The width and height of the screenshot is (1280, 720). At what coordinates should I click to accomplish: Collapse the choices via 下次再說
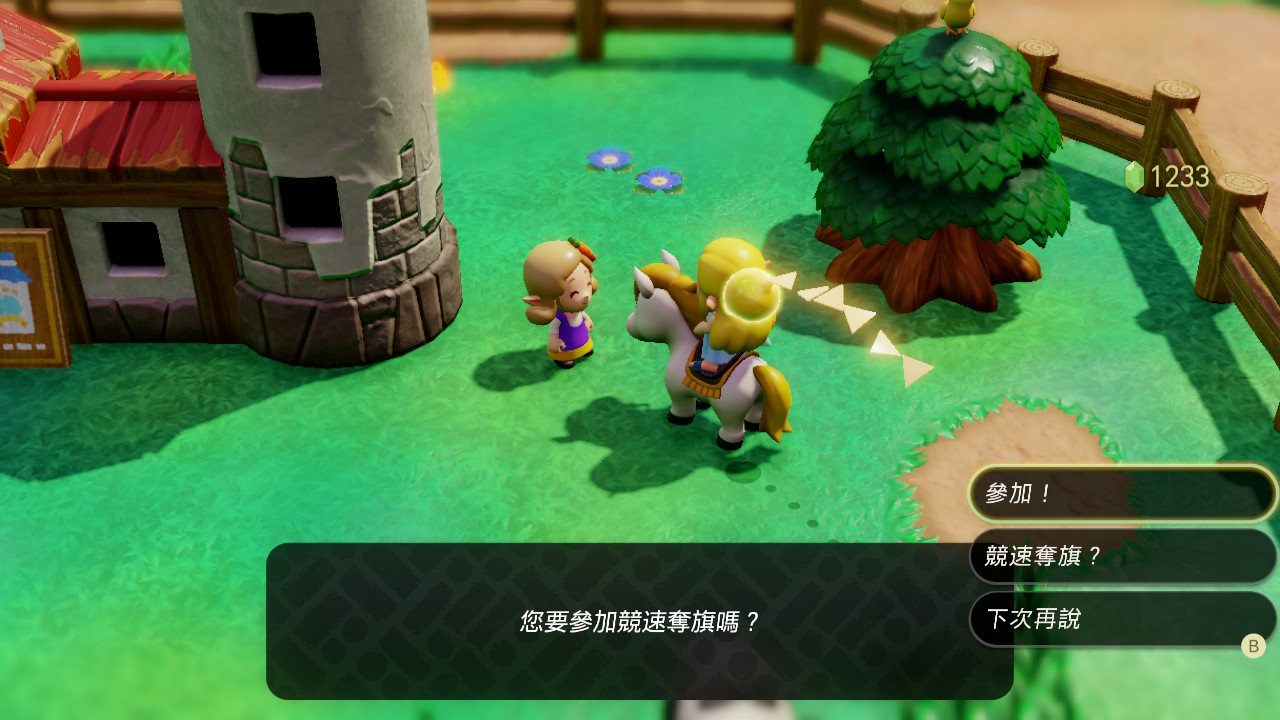pyautogui.click(x=1120, y=619)
